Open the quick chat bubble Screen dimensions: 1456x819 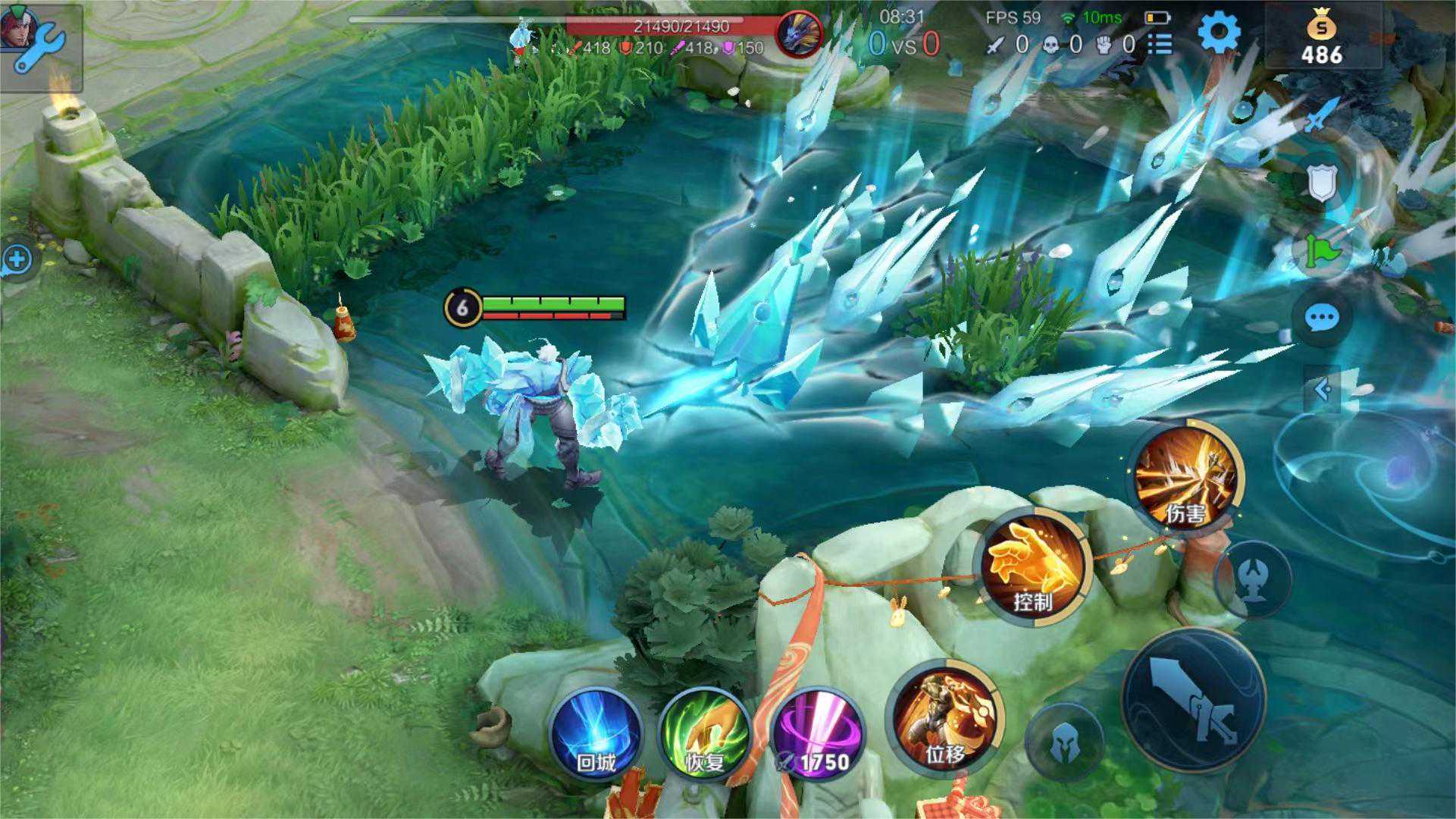(1322, 318)
